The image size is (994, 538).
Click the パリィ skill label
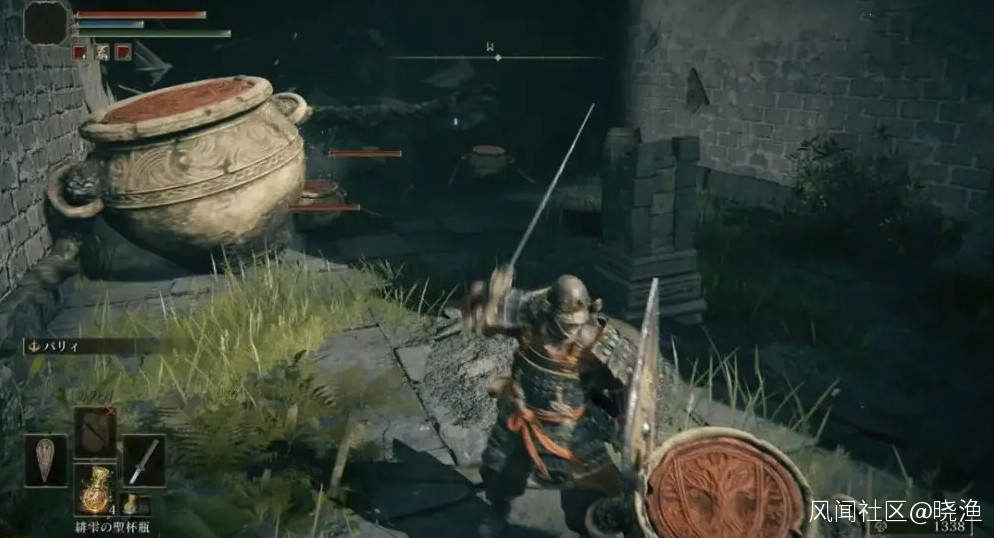[62, 346]
